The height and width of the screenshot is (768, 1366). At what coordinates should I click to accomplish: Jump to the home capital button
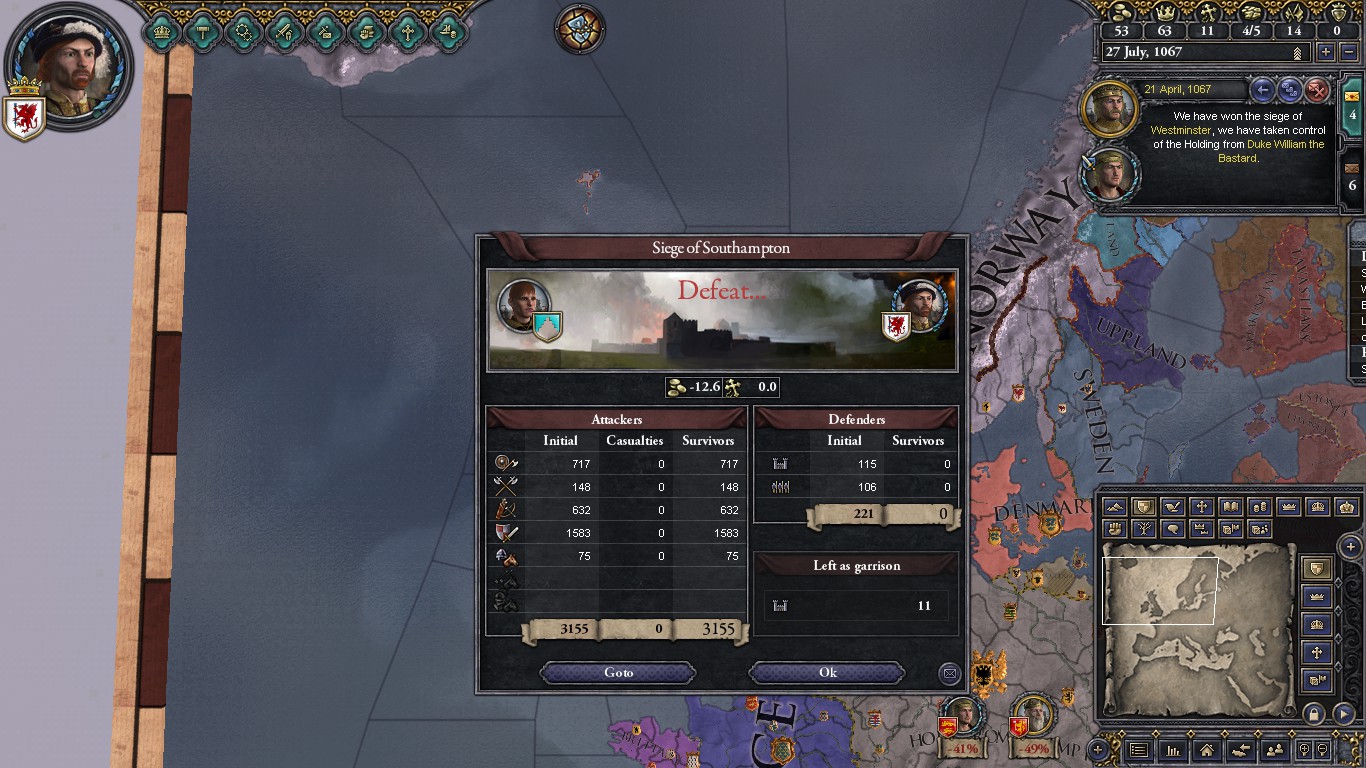click(1207, 750)
